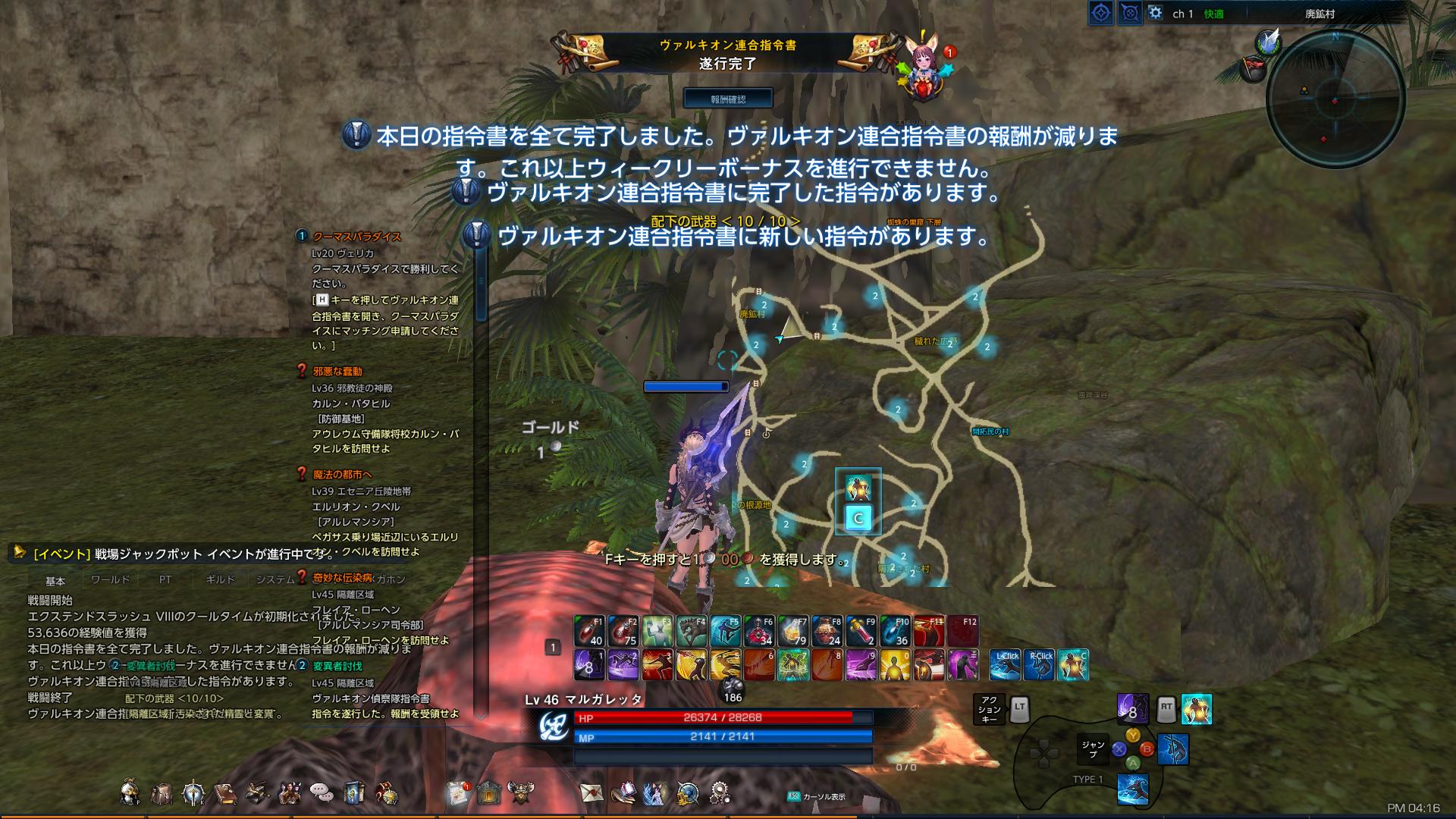The image size is (1456, 819).
Task: Open the inventory bag icon
Action: (x=163, y=791)
